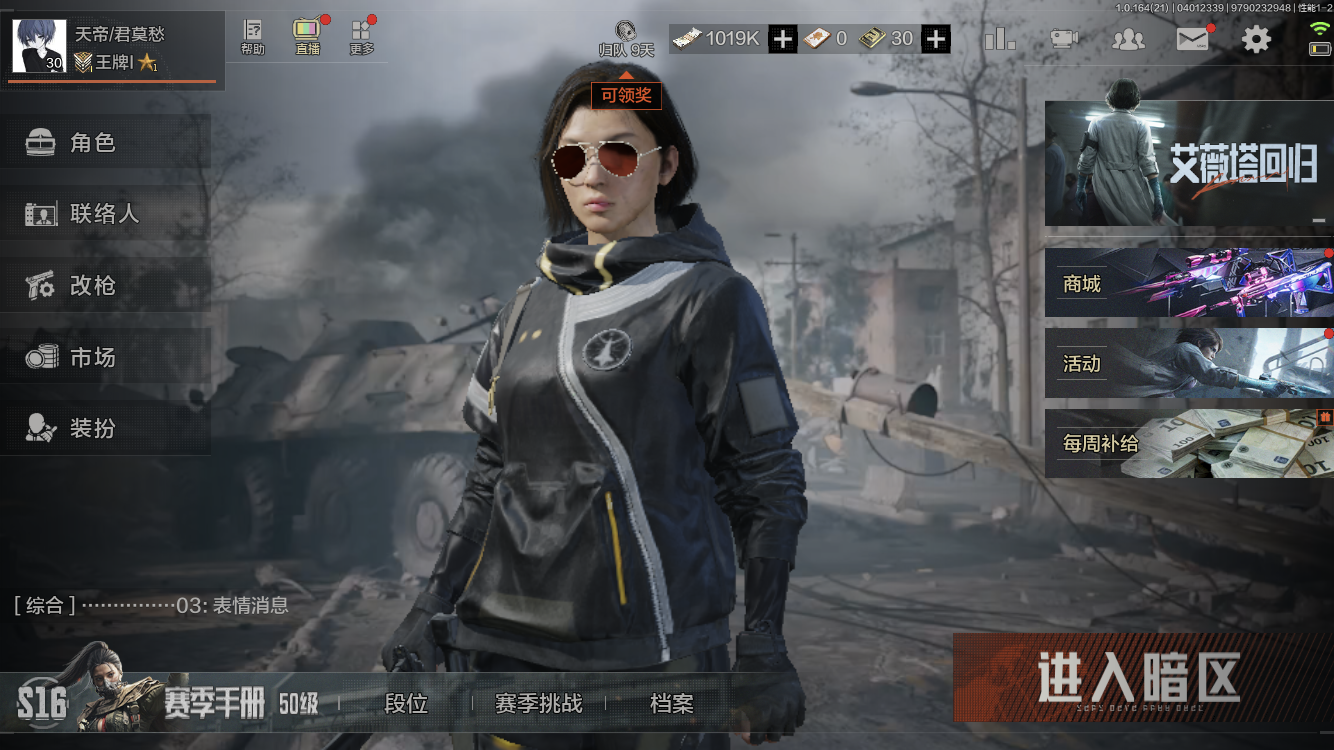Click the 进入暗区 start button
The width and height of the screenshot is (1334, 750).
point(1138,677)
